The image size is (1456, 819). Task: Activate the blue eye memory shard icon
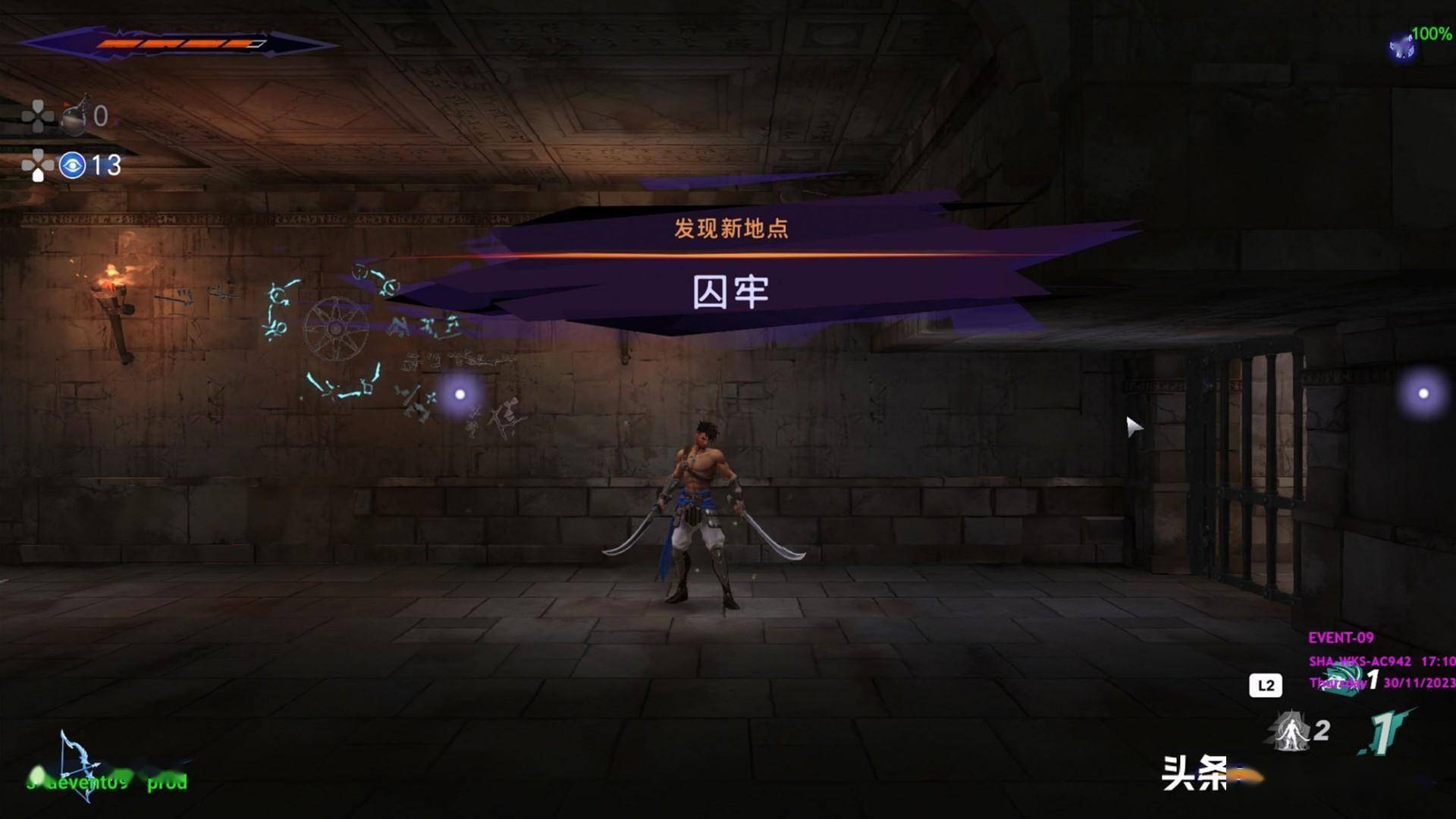pyautogui.click(x=73, y=165)
